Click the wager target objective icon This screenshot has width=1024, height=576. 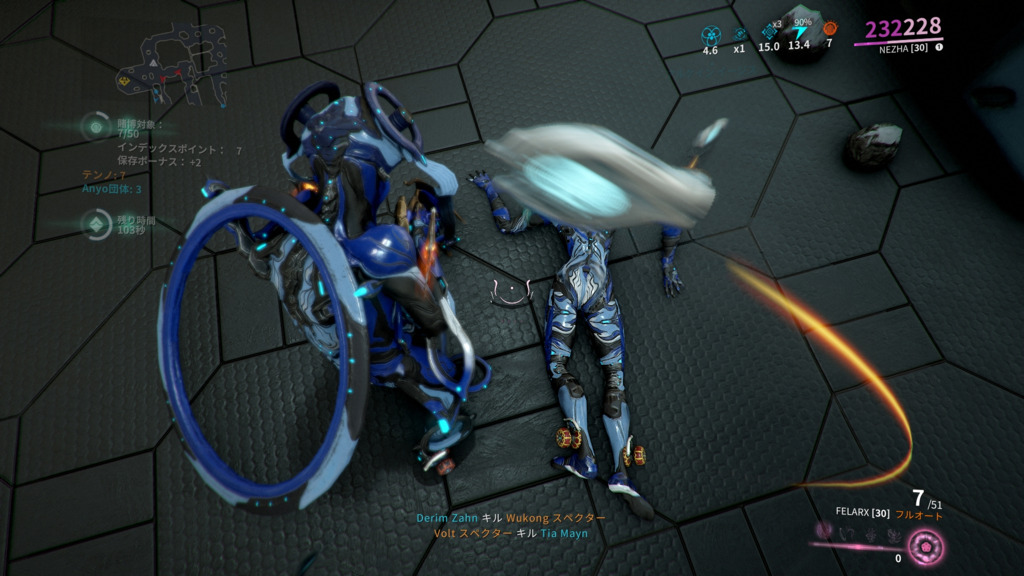[x=96, y=127]
